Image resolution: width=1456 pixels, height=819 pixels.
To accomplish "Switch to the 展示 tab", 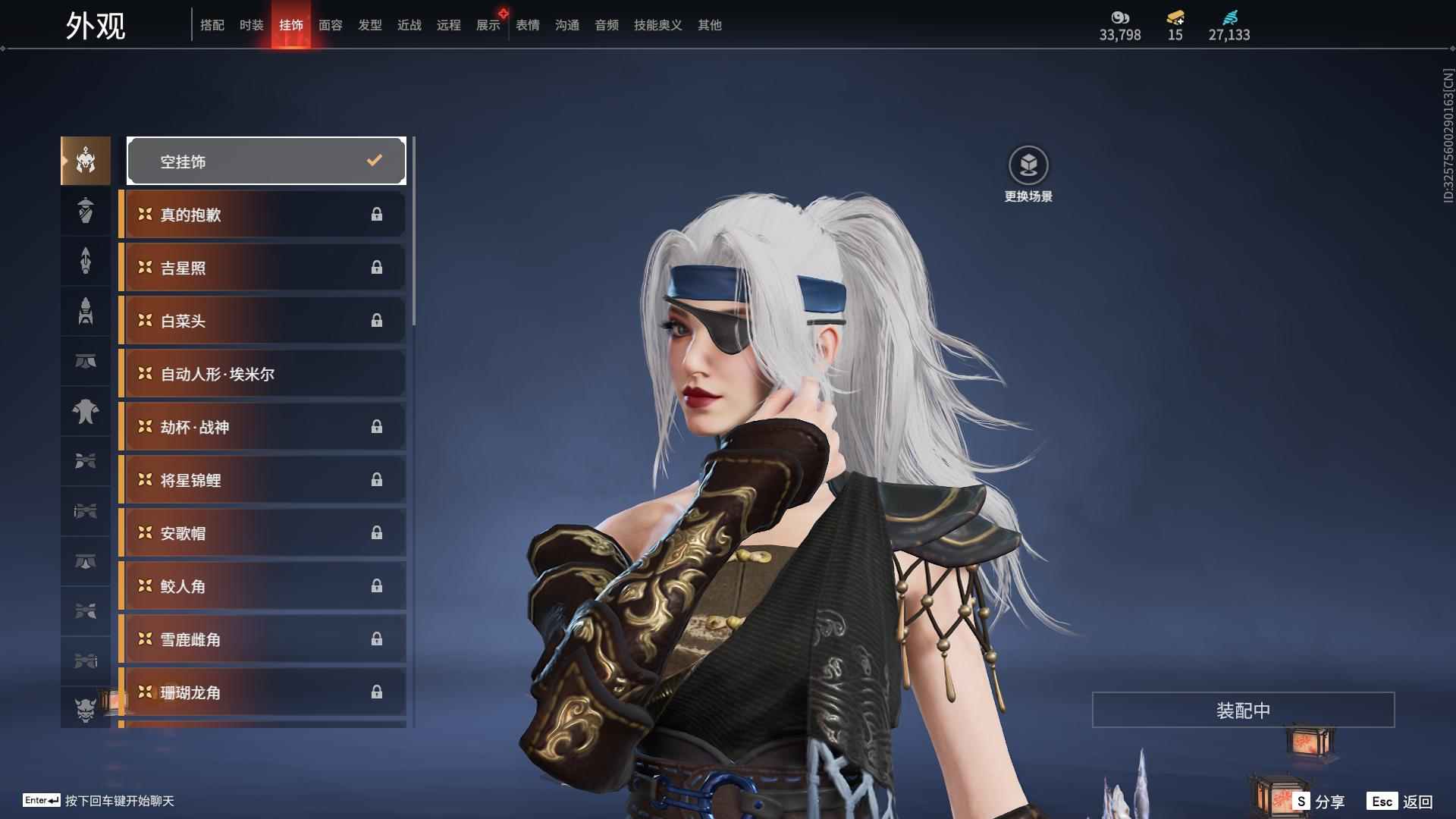I will [x=488, y=25].
